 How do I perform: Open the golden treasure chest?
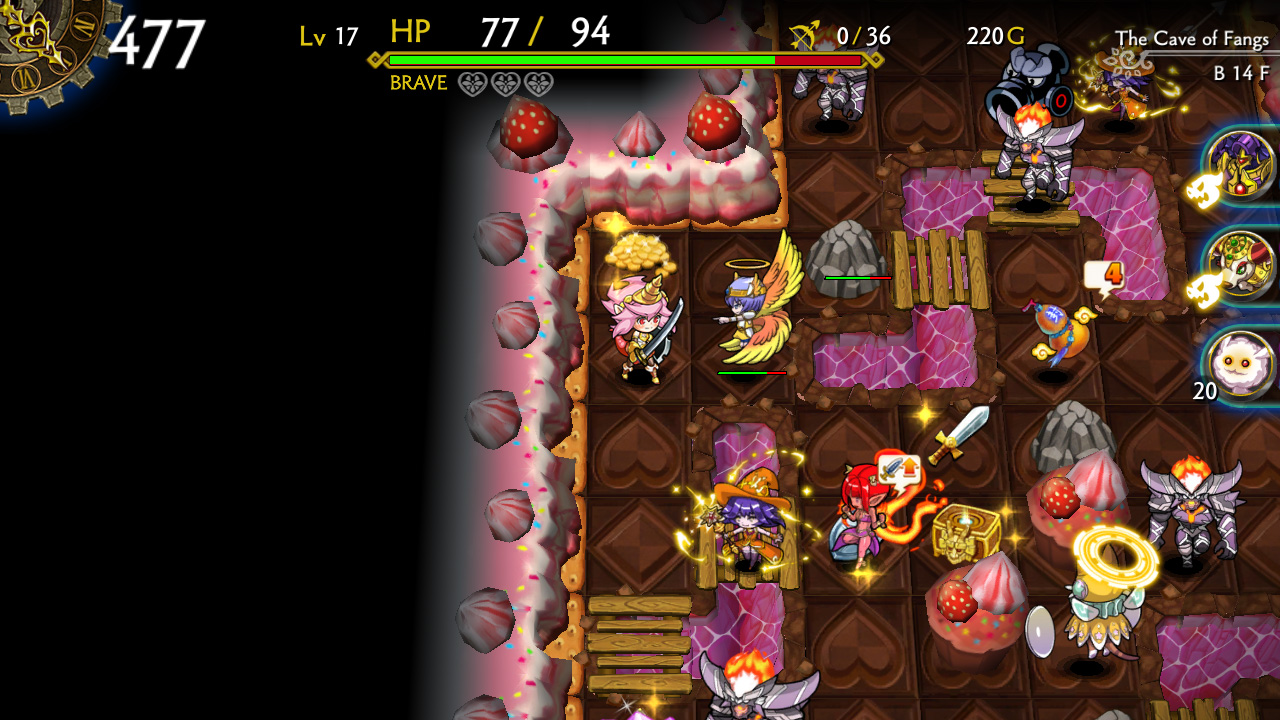[963, 532]
